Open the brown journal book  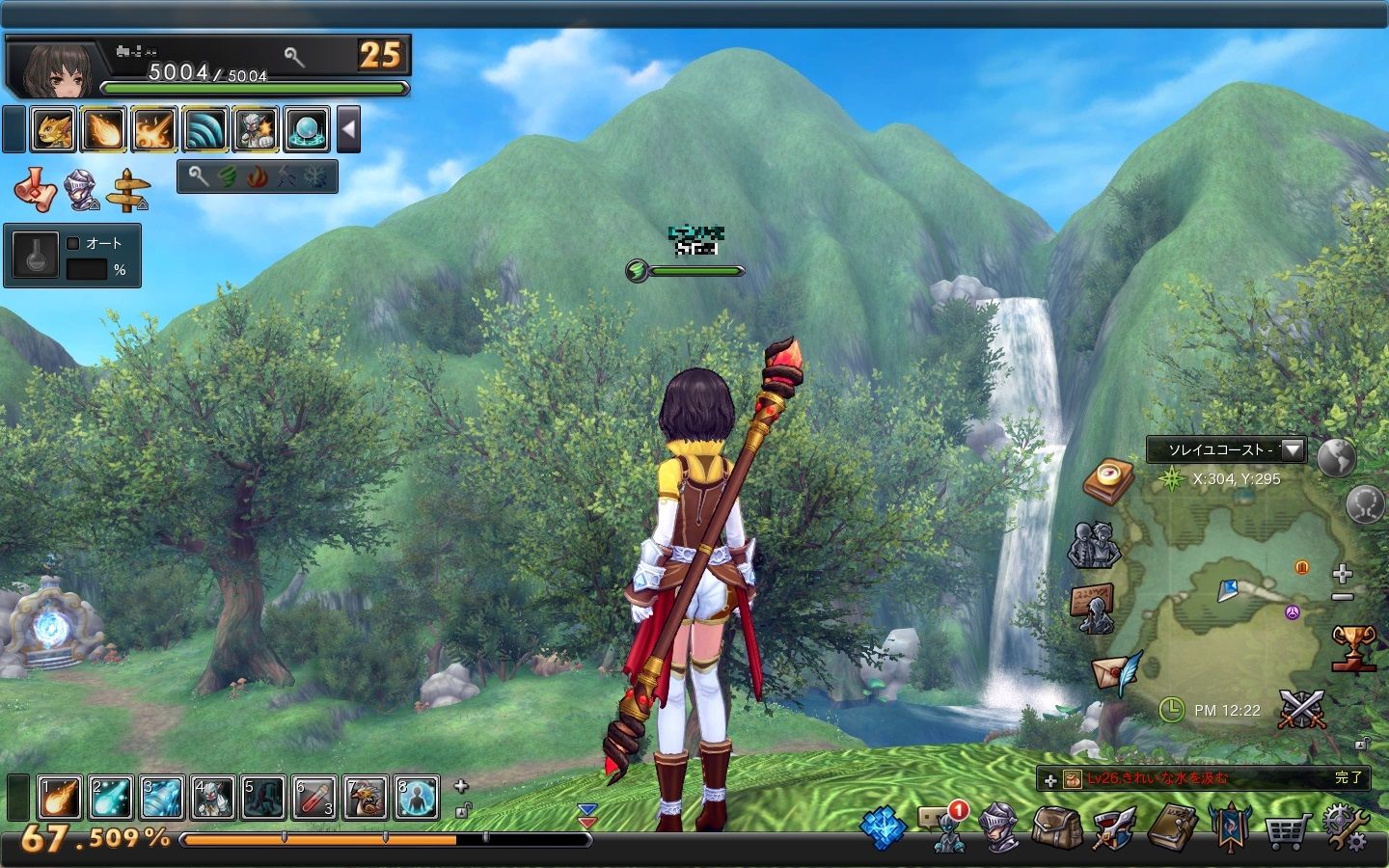click(1172, 827)
